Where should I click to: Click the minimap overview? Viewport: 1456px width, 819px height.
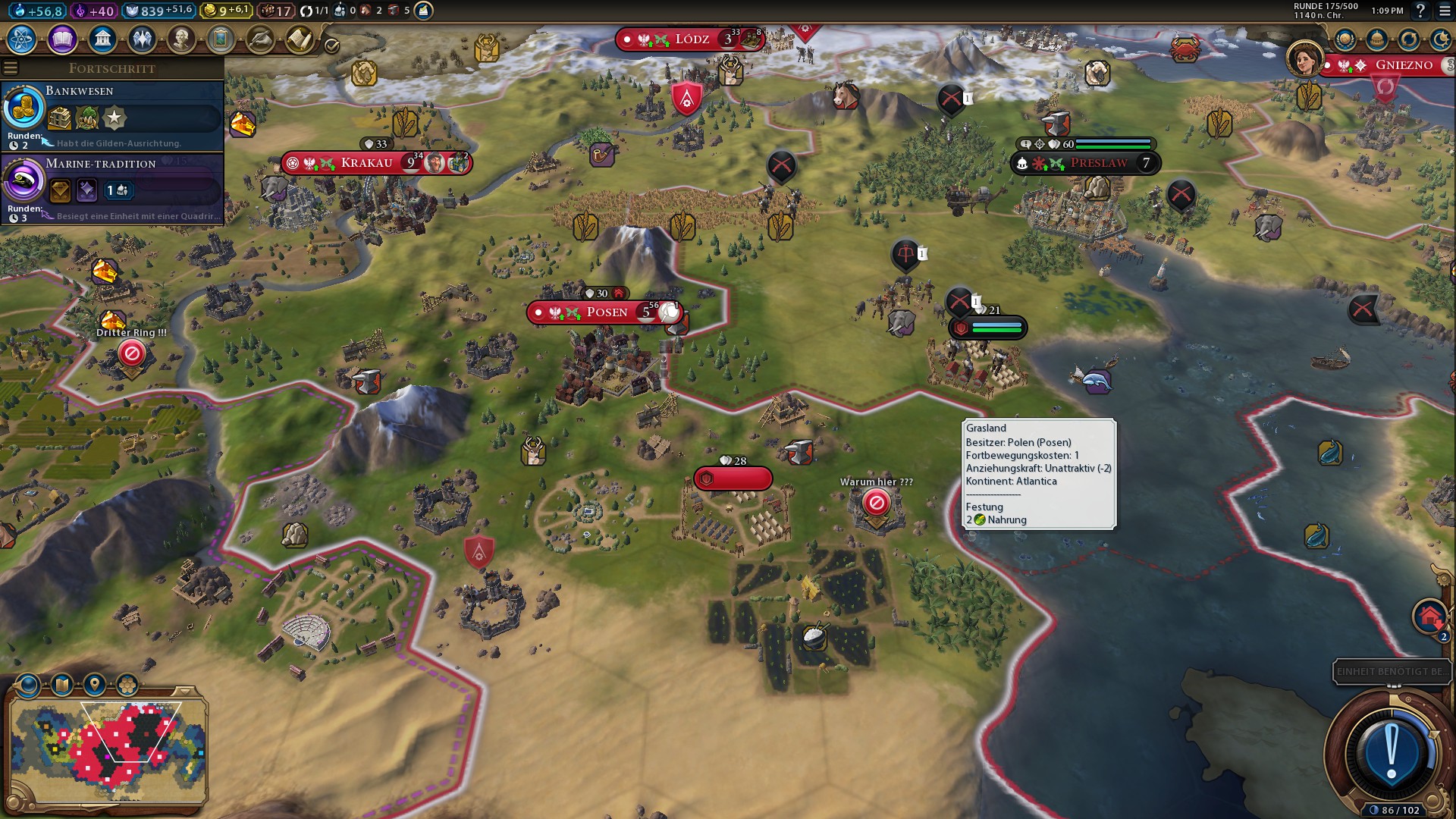tap(108, 749)
